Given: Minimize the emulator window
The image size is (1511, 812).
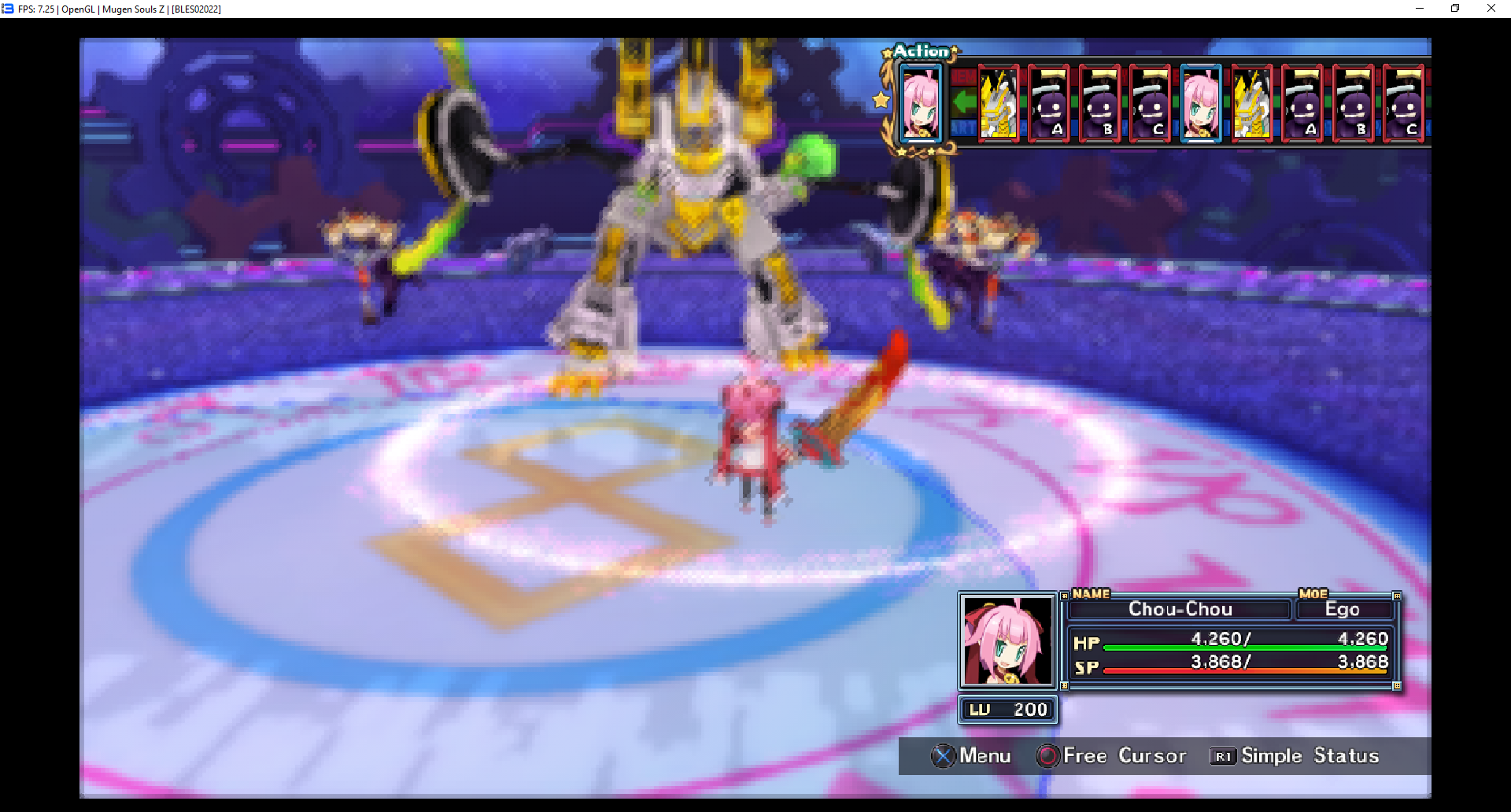Looking at the screenshot, I should coord(1420,9).
